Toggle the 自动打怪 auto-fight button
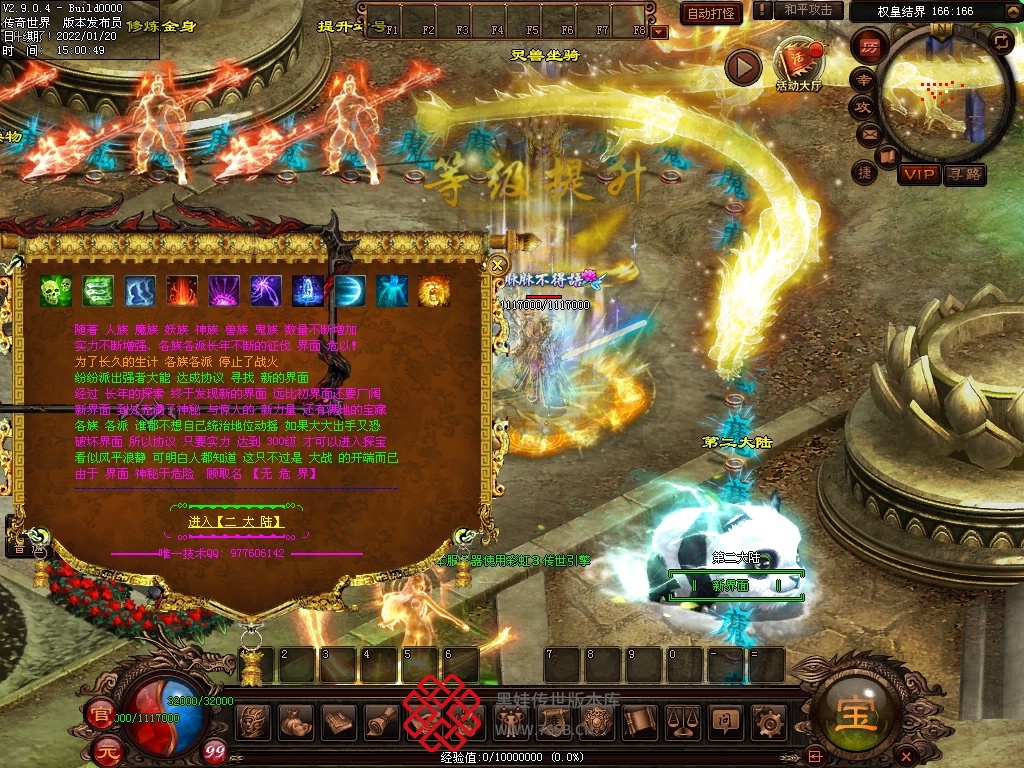The height and width of the screenshot is (768, 1024). click(712, 13)
